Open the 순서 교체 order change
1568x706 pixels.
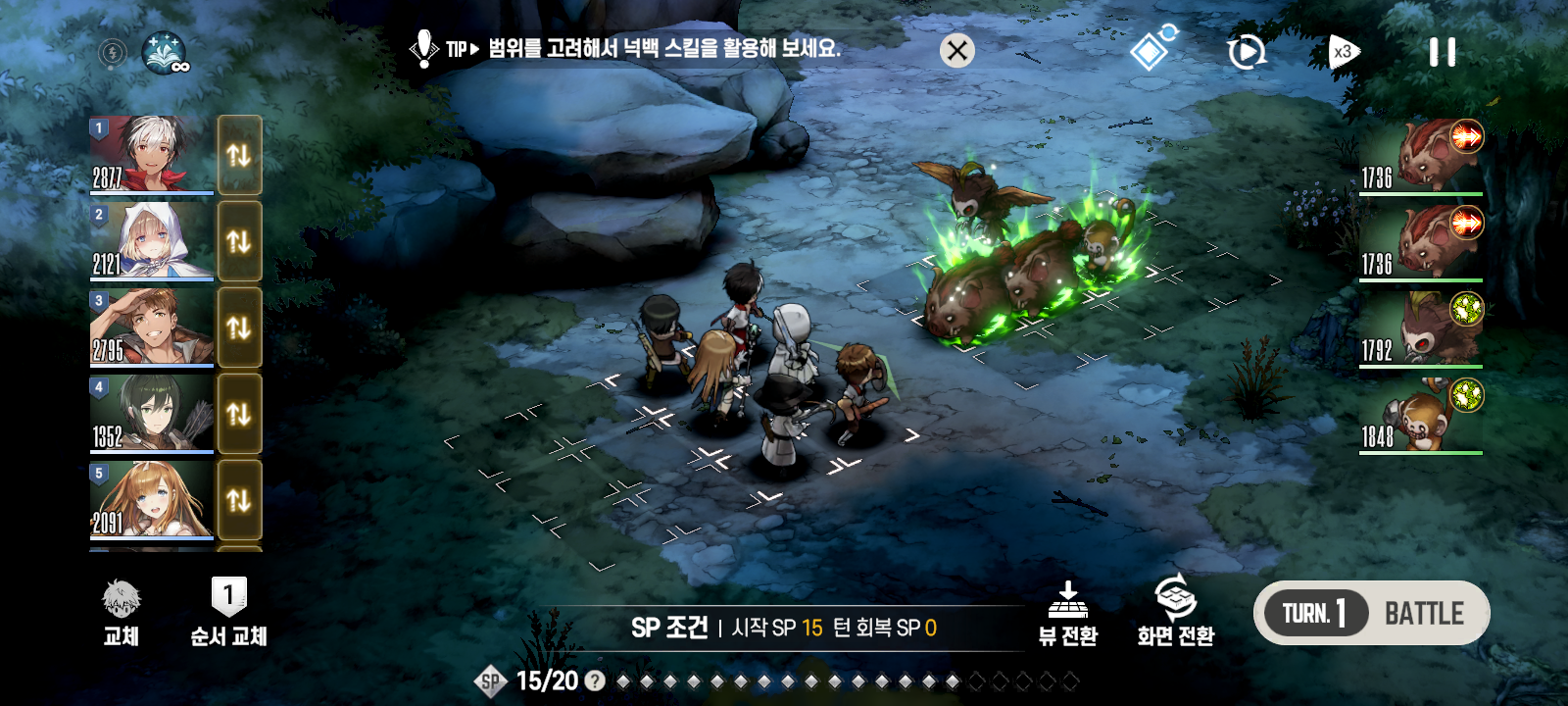[228, 613]
